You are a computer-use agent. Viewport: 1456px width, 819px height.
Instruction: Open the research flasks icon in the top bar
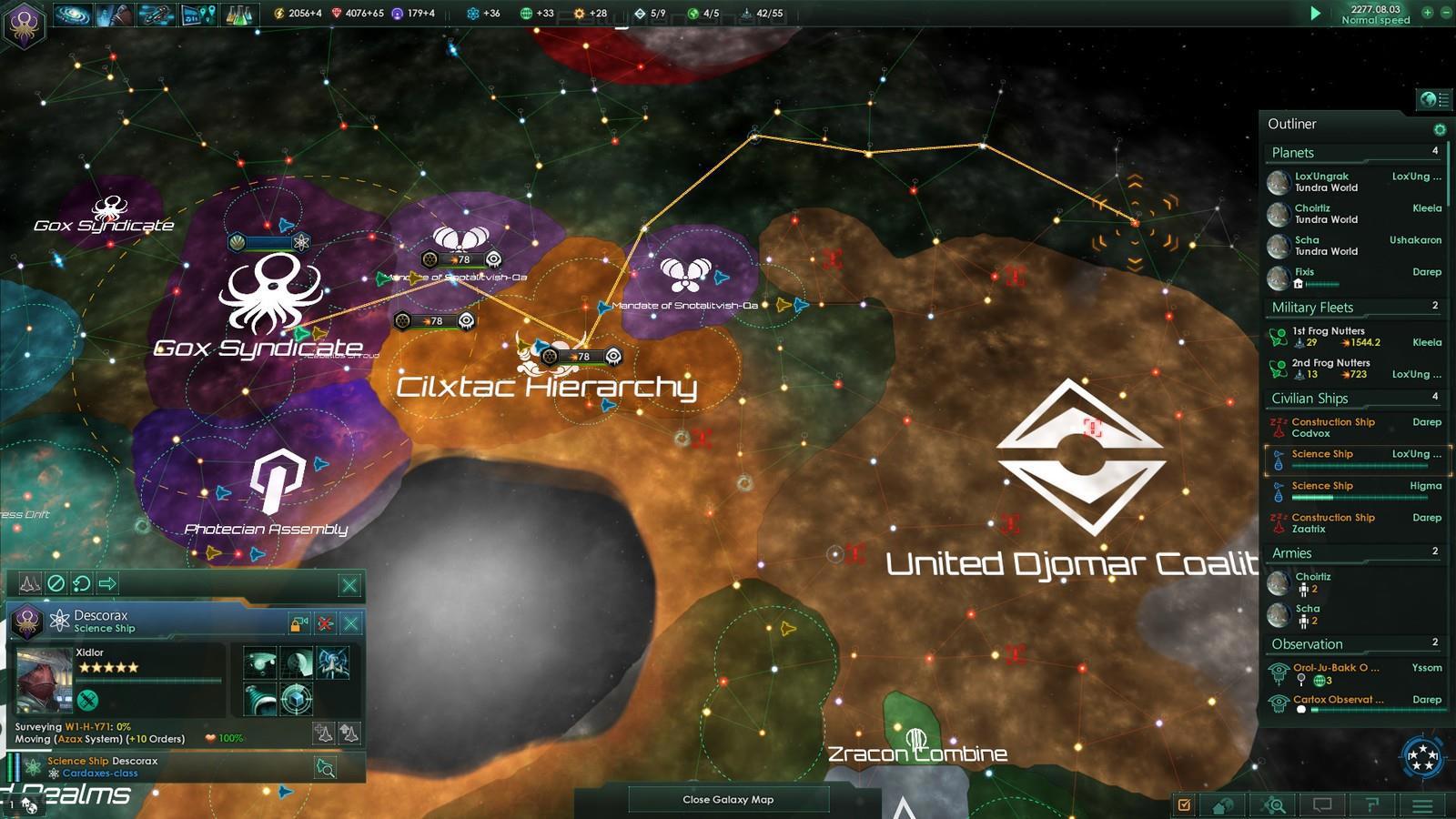[x=238, y=14]
